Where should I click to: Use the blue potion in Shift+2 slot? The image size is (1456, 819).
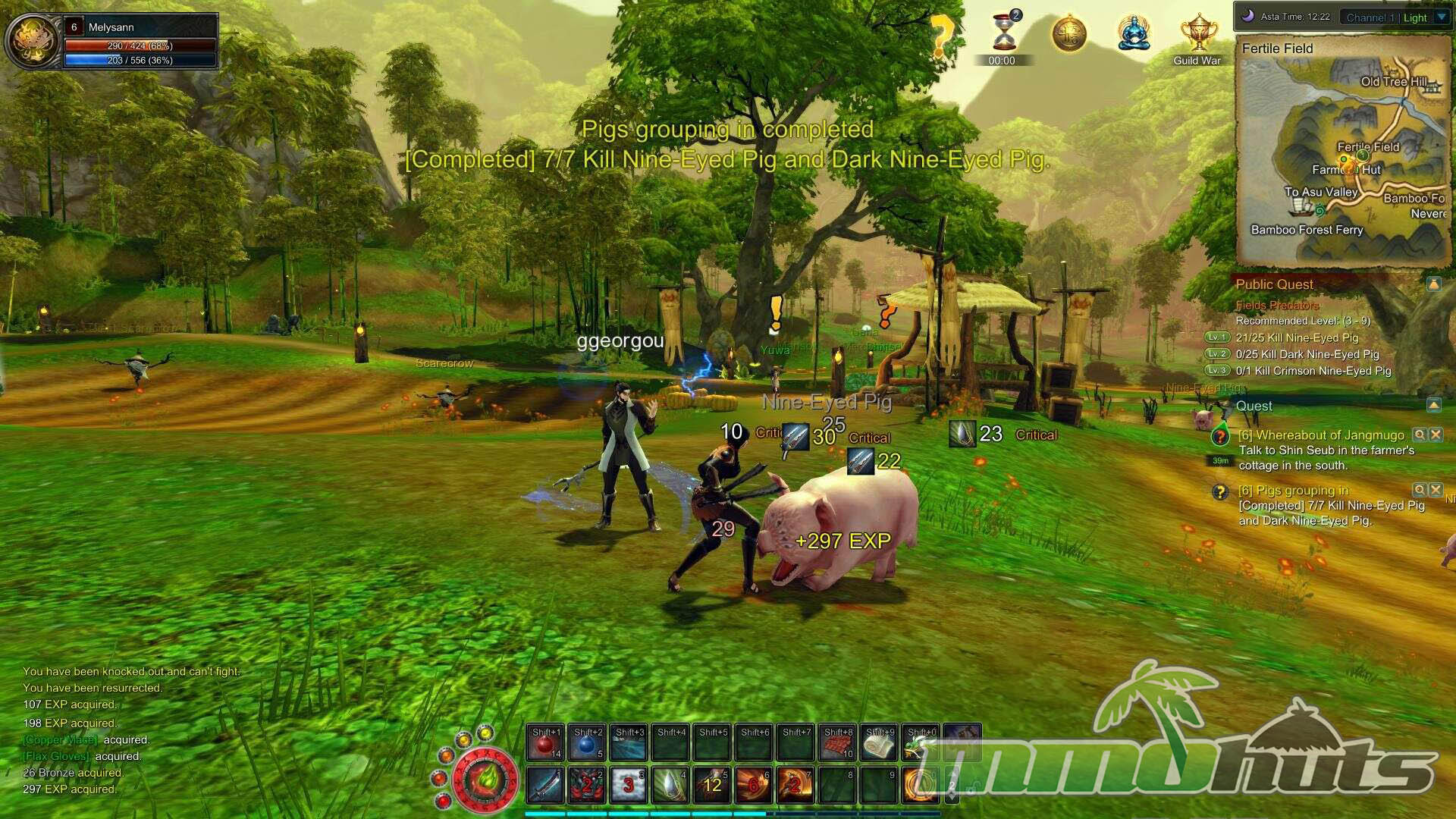[587, 744]
